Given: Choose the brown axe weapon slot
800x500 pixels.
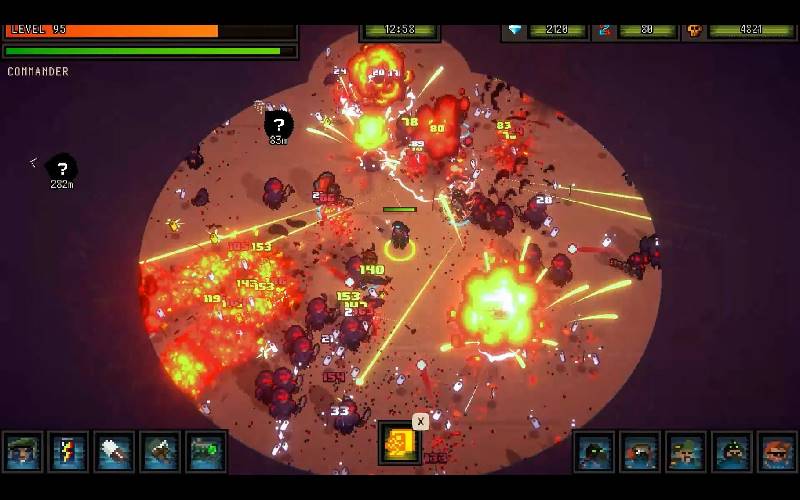Looking at the screenshot, I should pyautogui.click(x=160, y=452).
